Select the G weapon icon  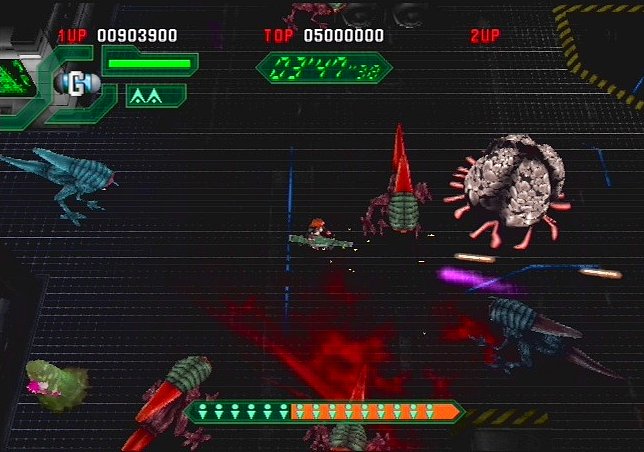[x=75, y=85]
